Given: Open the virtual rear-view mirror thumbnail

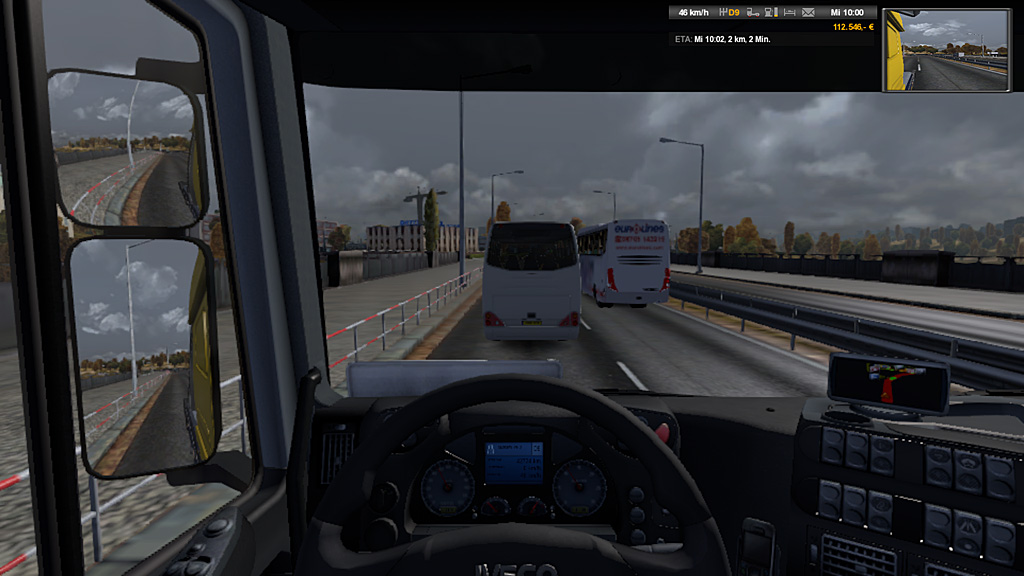Looking at the screenshot, I should [x=946, y=48].
